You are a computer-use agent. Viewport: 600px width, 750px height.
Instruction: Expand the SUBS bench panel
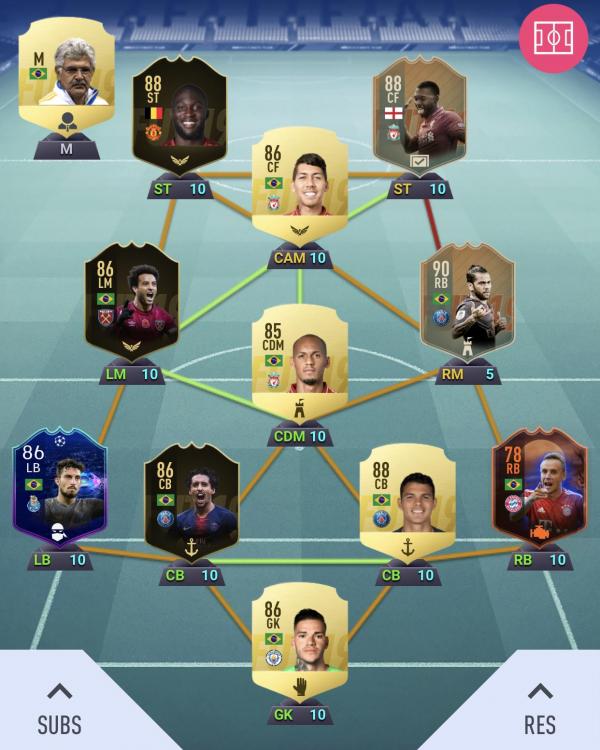(59, 705)
